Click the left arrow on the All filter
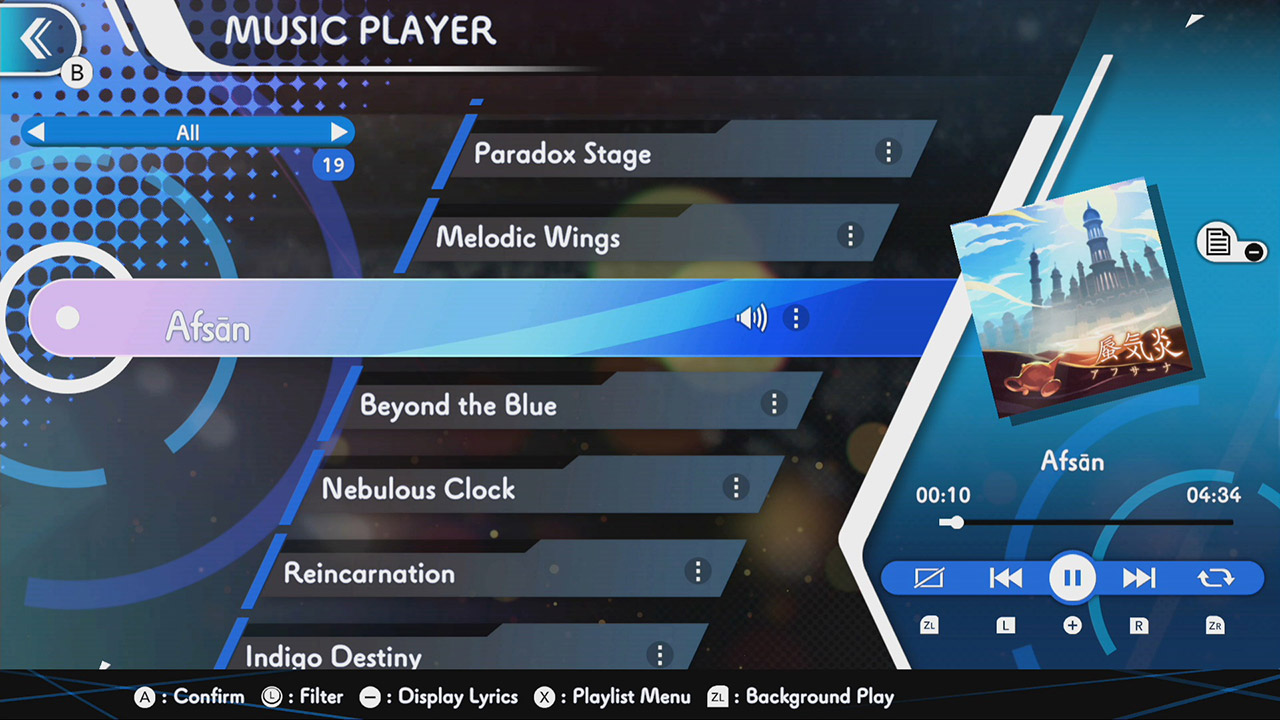The width and height of the screenshot is (1280, 720). click(37, 131)
